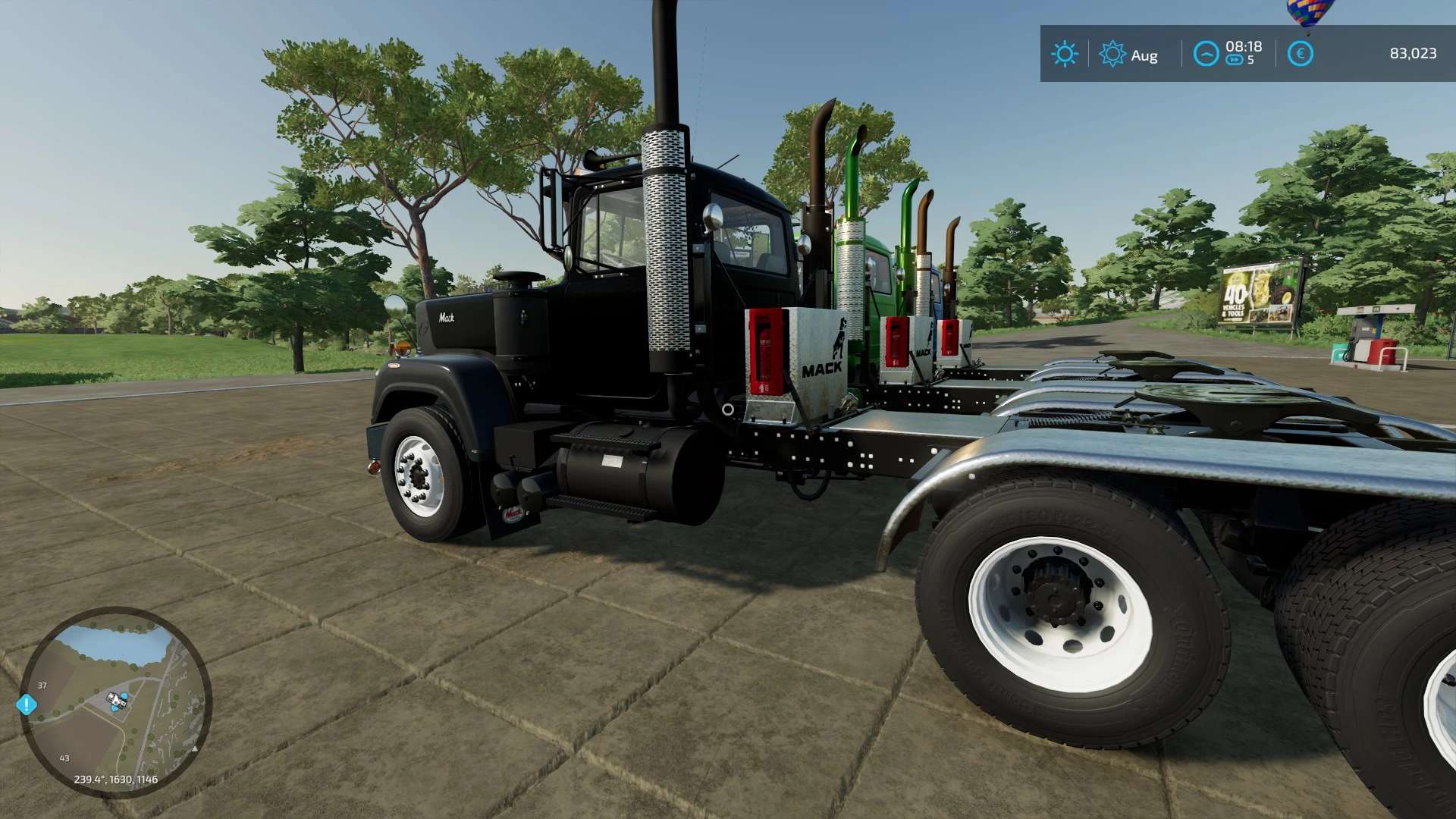Click the euro money icon

click(1300, 54)
